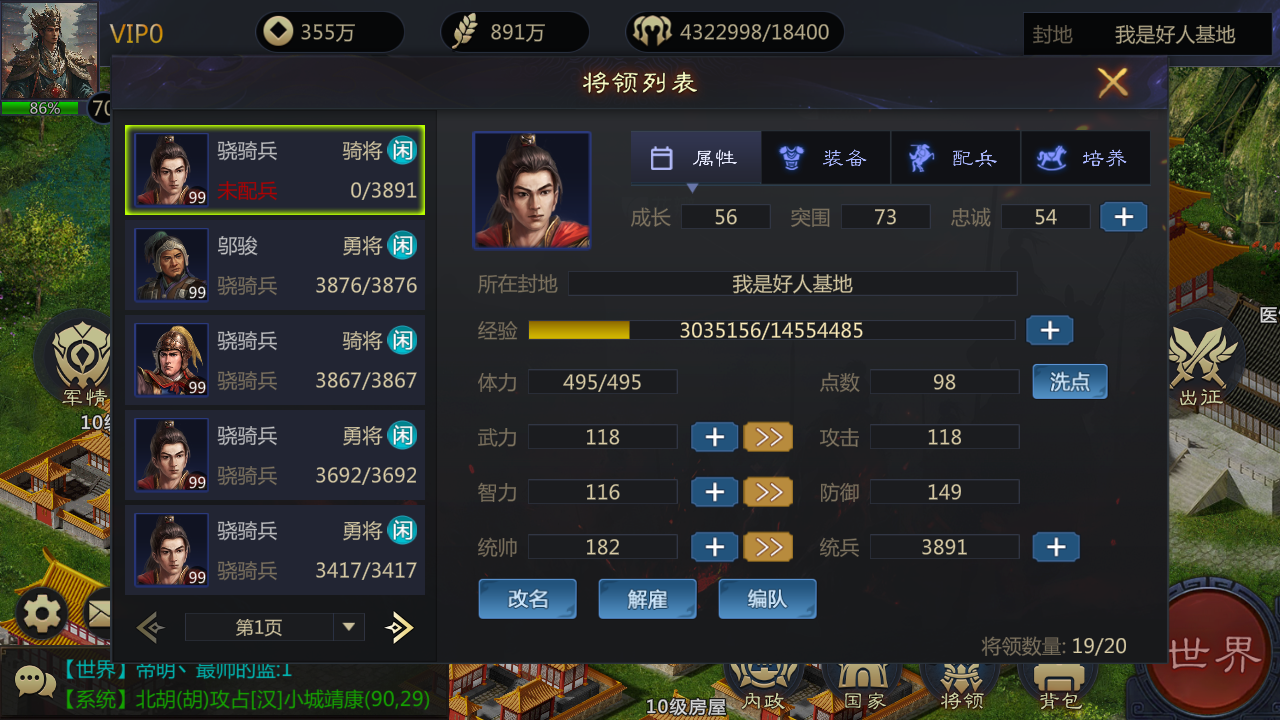Go to previous page with left arrow
Screen dimensions: 1280x720
pyautogui.click(x=151, y=627)
